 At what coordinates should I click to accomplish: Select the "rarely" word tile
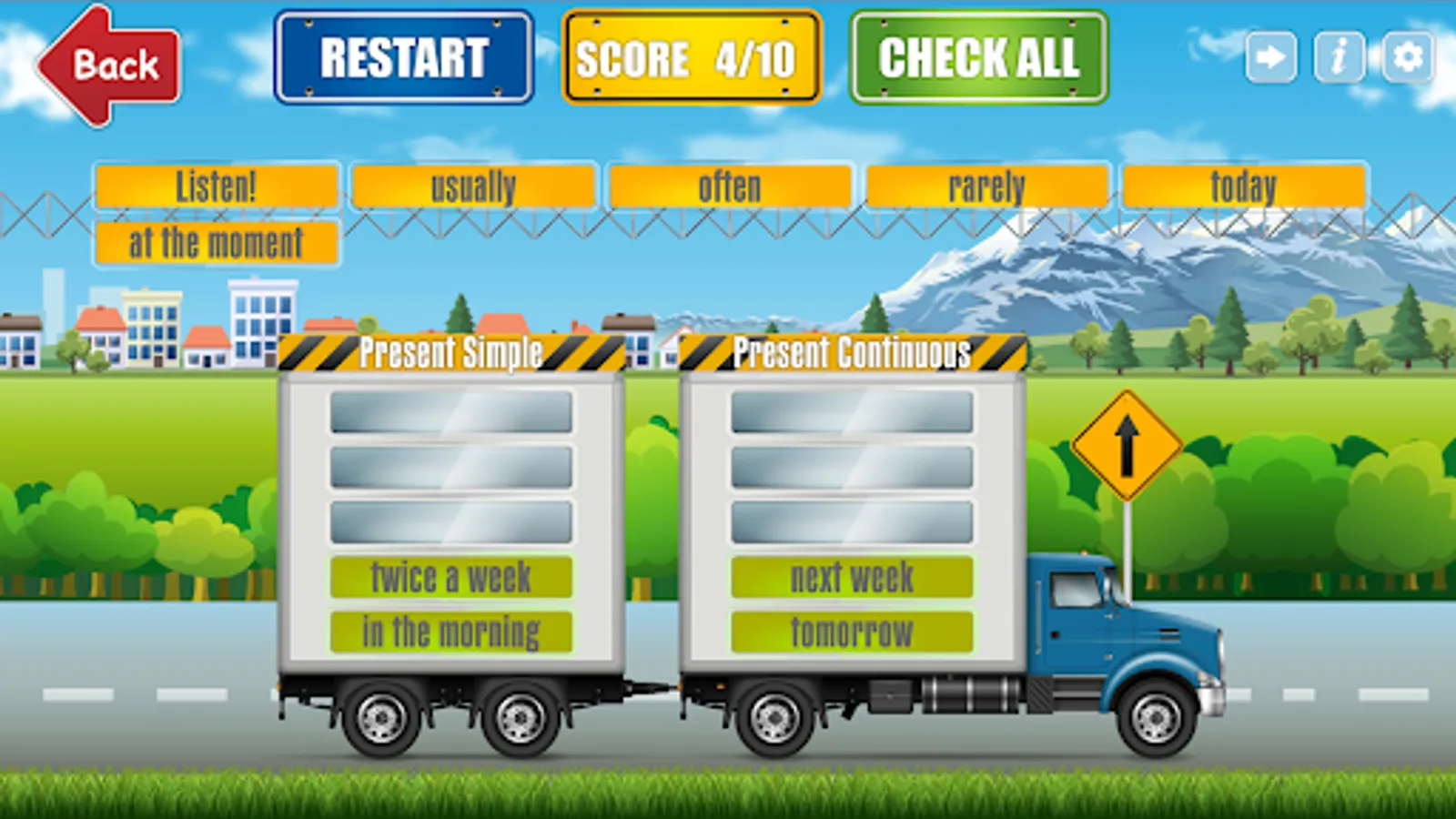pos(987,187)
